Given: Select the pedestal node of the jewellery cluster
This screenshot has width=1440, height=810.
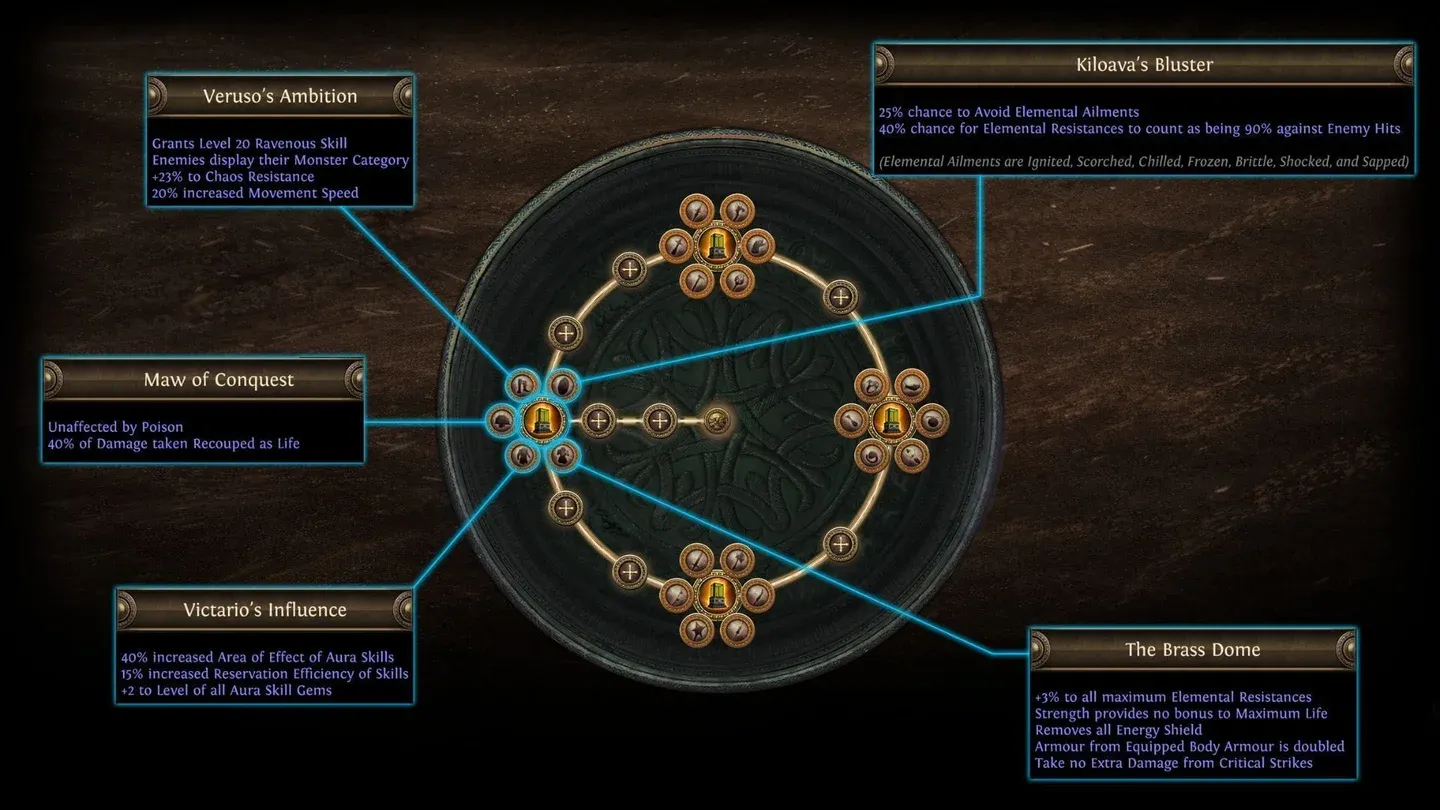Looking at the screenshot, I should click(886, 421).
